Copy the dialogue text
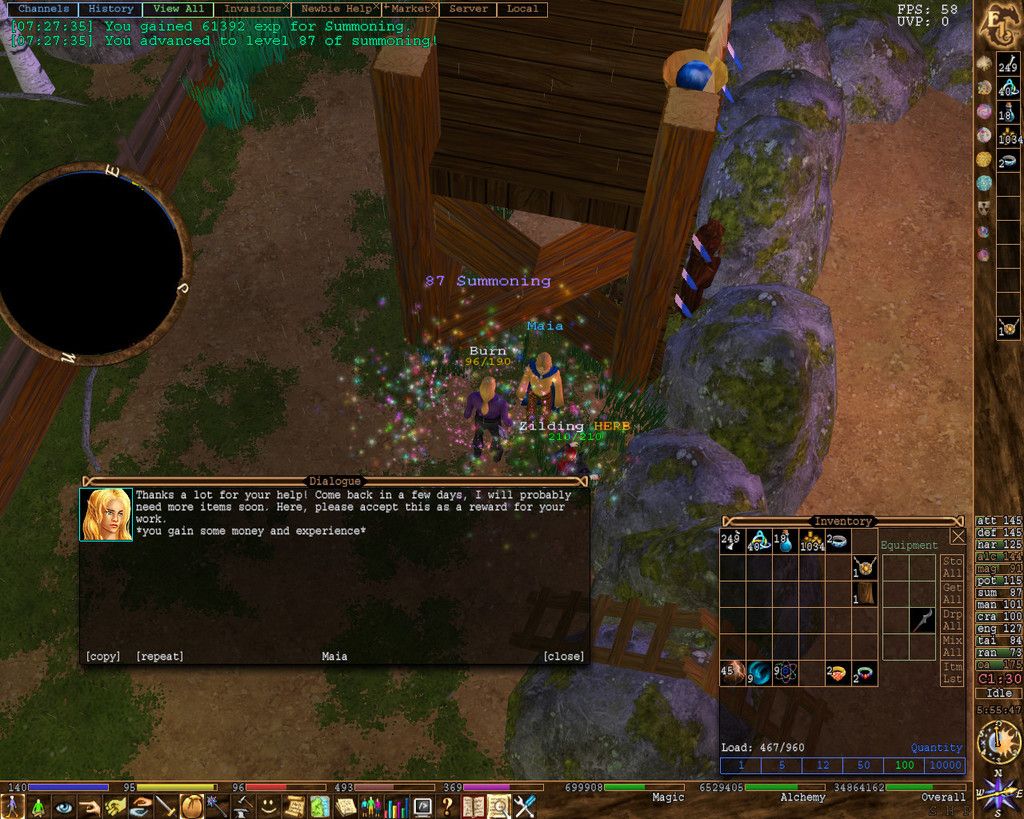Viewport: 1024px width, 819px height. (102, 657)
